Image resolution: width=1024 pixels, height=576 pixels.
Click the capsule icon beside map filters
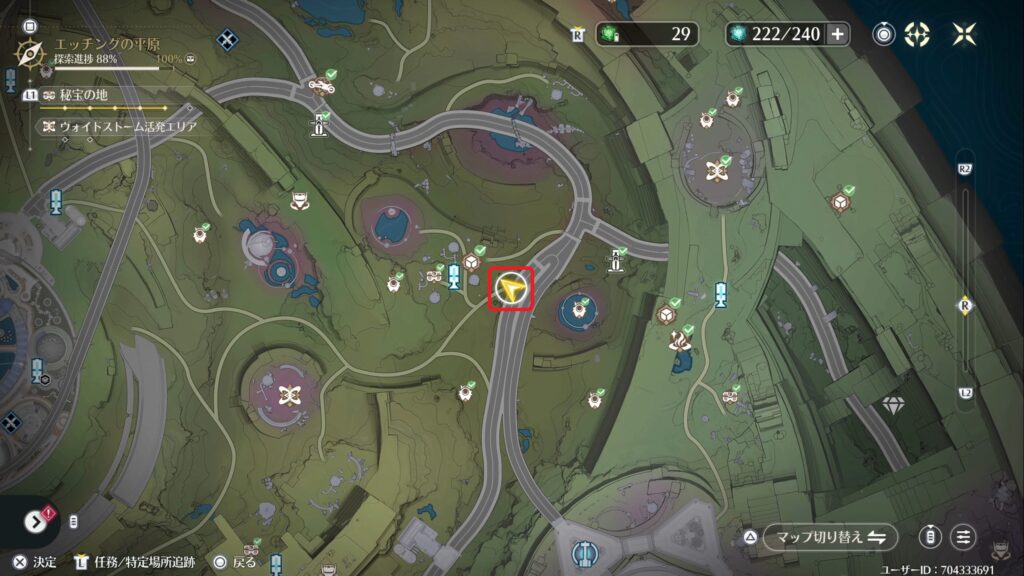[930, 537]
